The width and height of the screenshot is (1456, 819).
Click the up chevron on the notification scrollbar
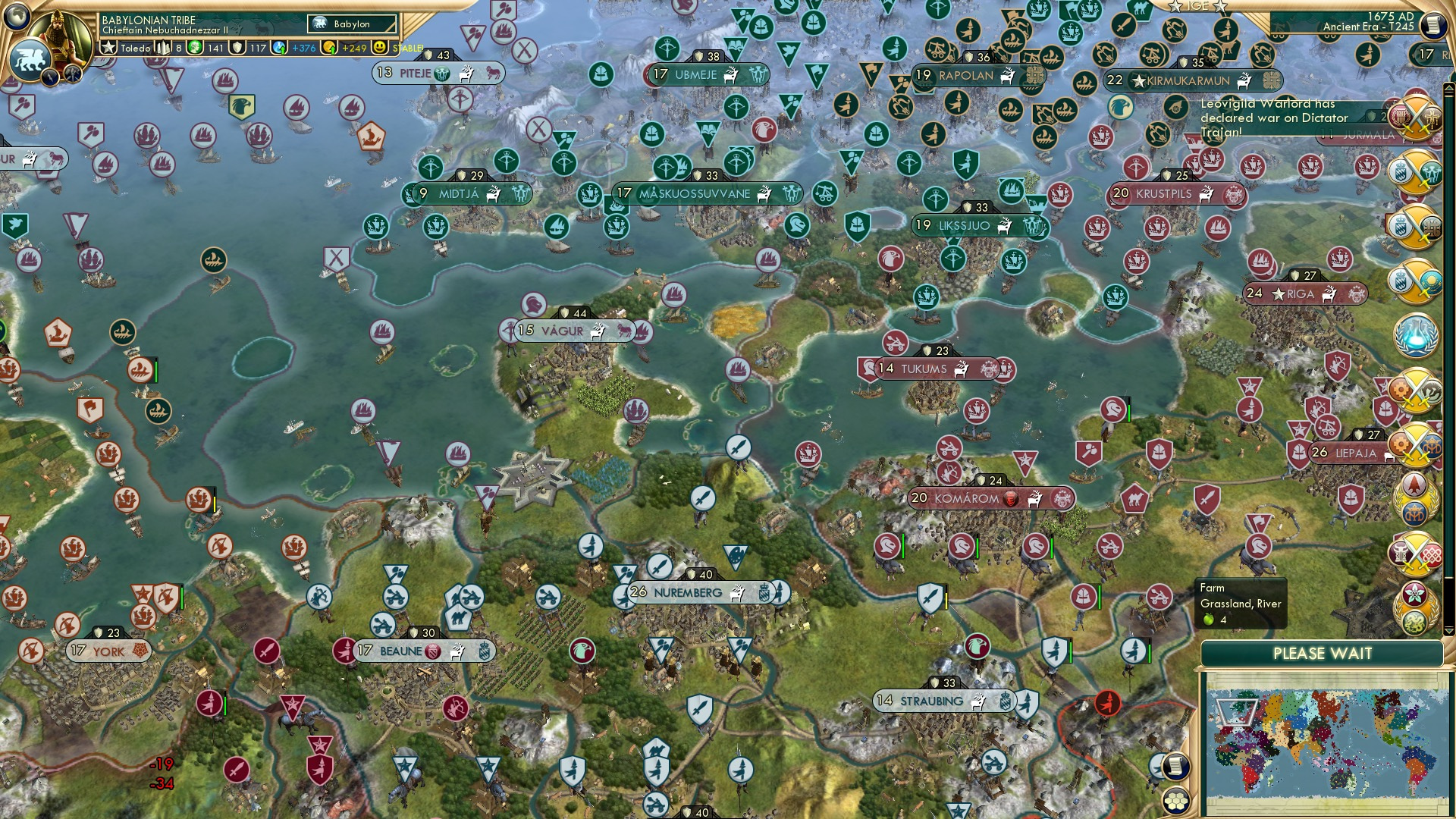click(1448, 89)
